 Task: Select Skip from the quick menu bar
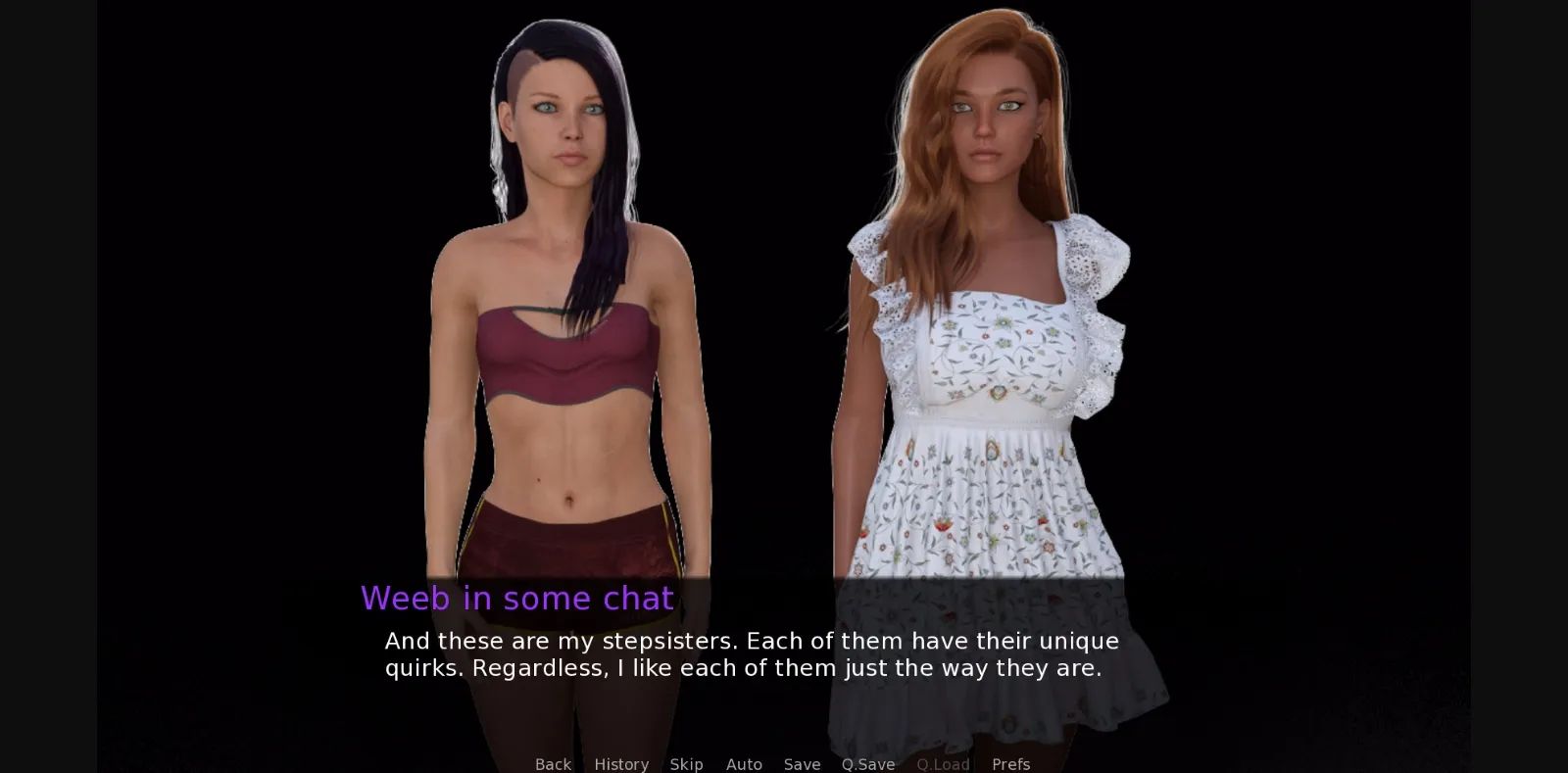(686, 764)
